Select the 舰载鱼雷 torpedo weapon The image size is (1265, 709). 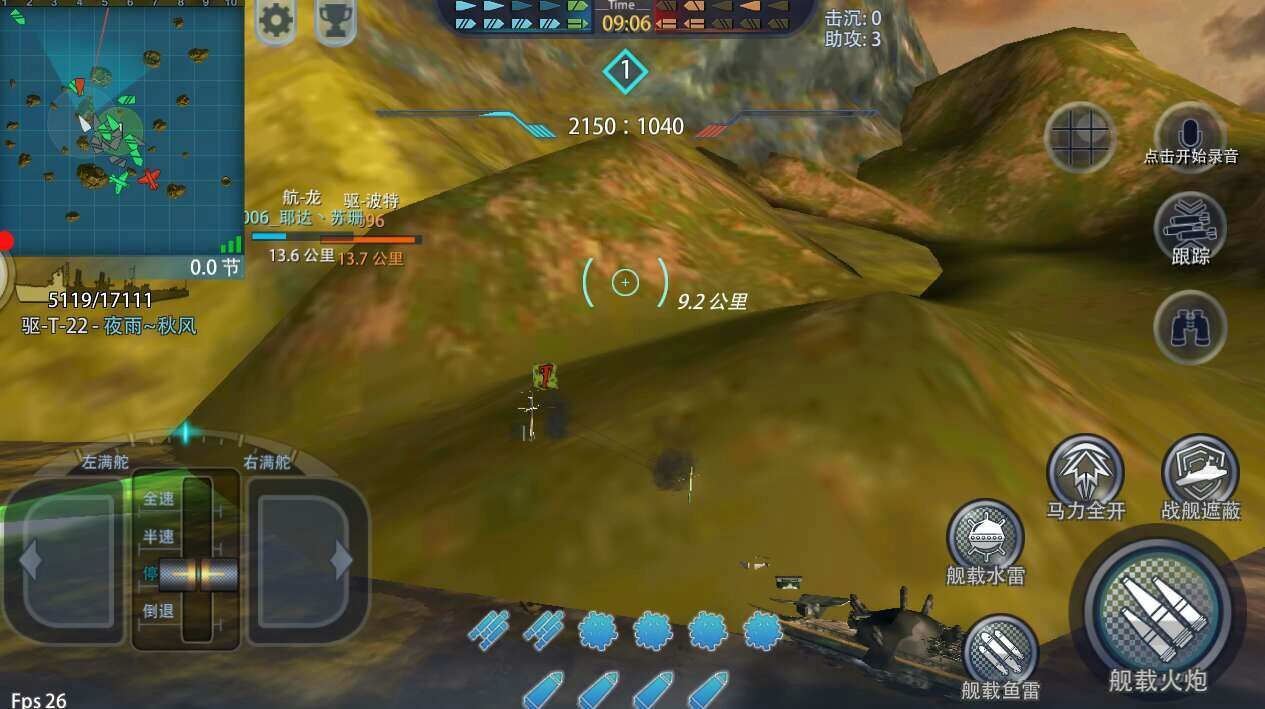pos(1000,651)
